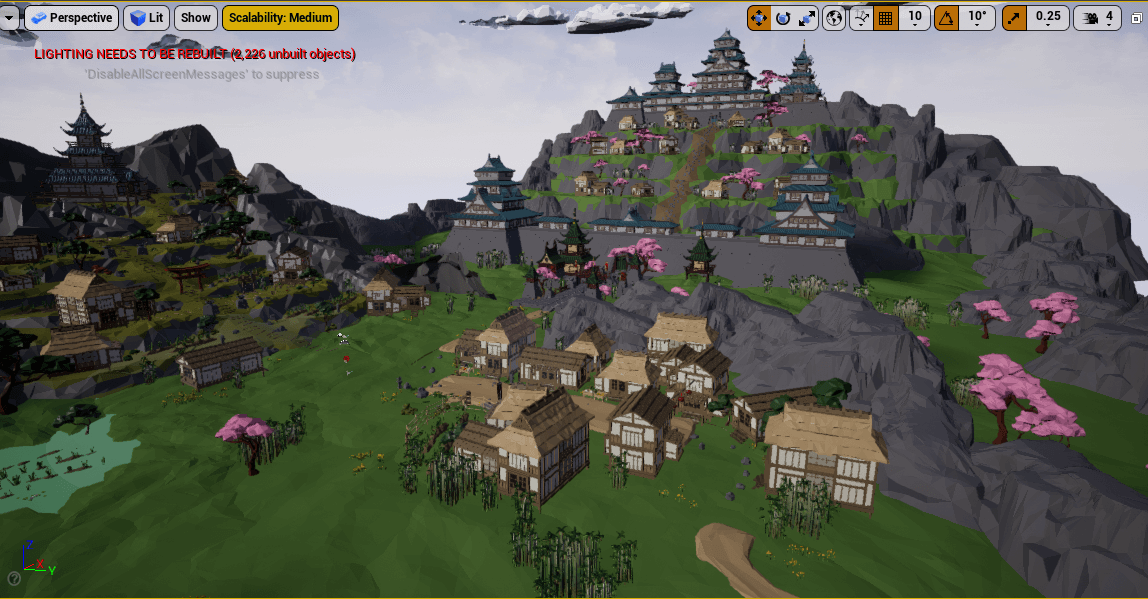1148x599 pixels.
Task: Select the translate (move) gizmo tool
Action: pyautogui.click(x=759, y=18)
